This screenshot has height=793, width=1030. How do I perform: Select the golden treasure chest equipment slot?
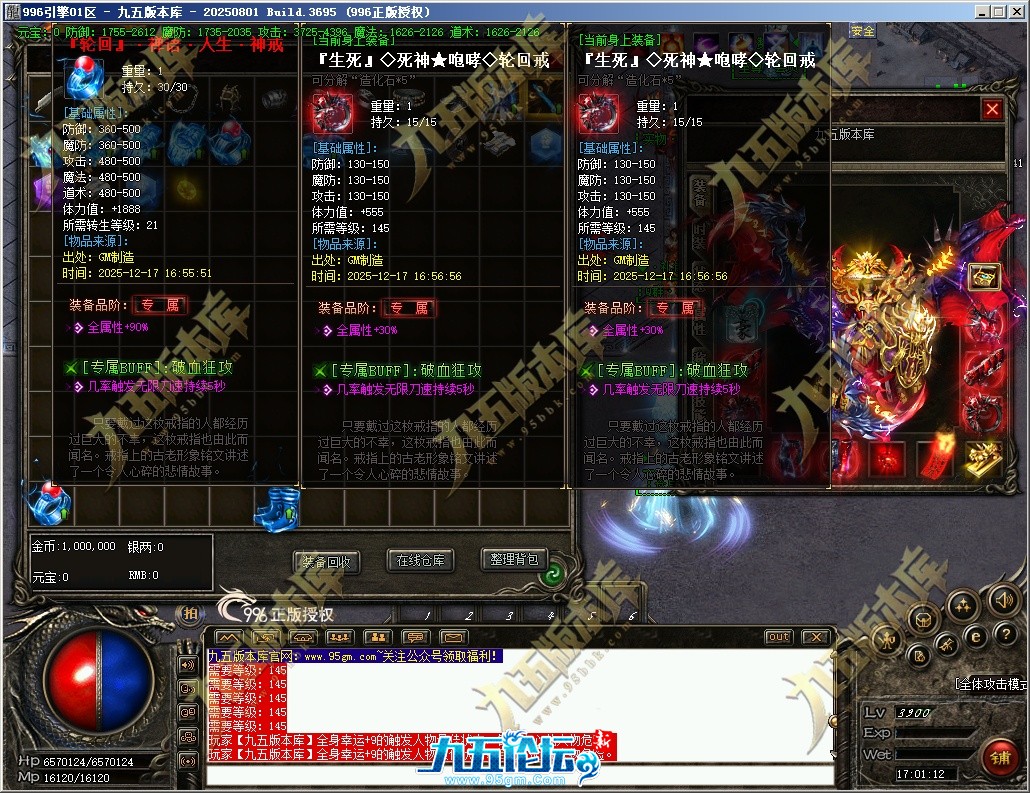985,277
